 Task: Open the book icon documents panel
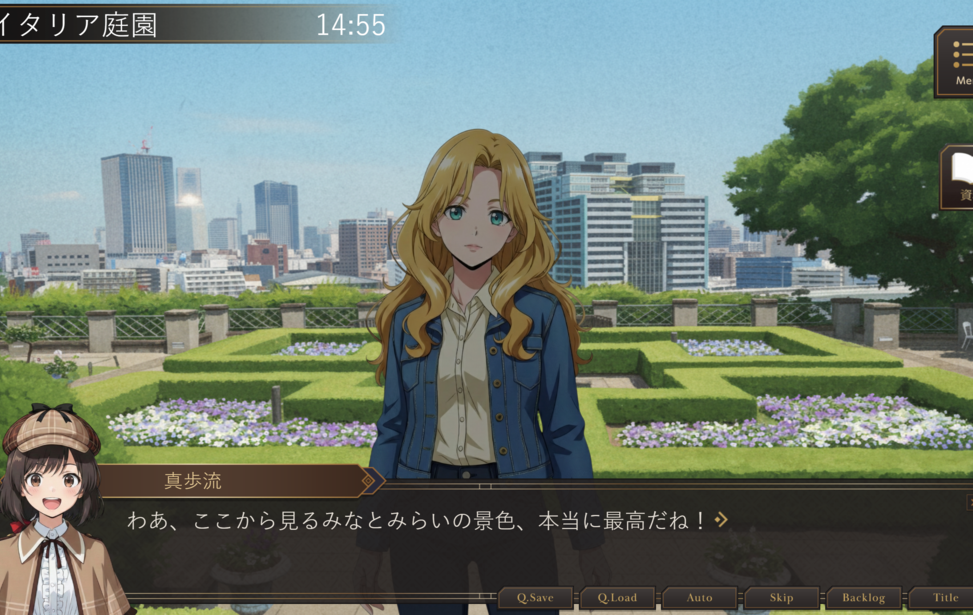coord(958,177)
